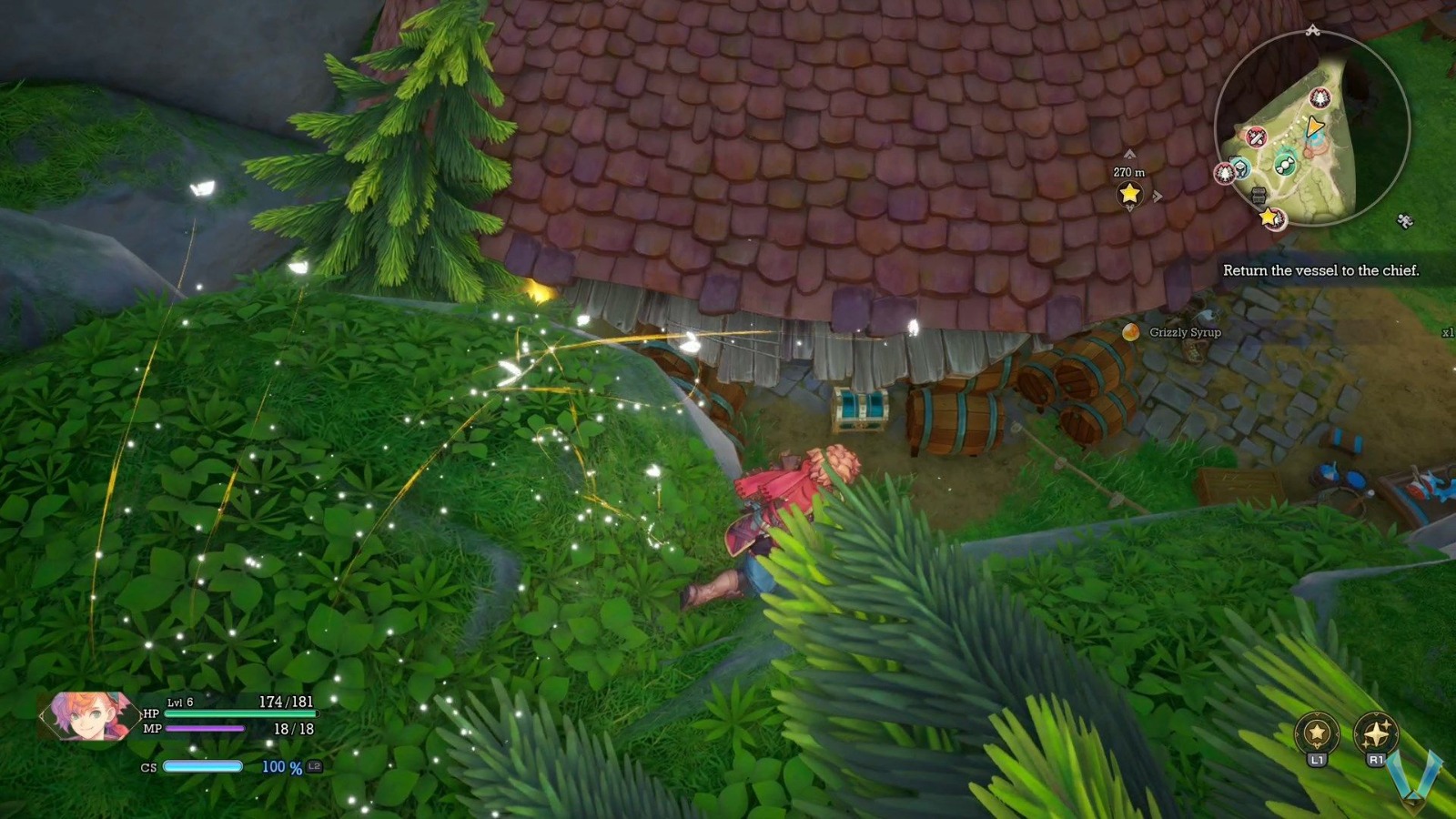Click the right chevron beside the quest star

[1157, 195]
